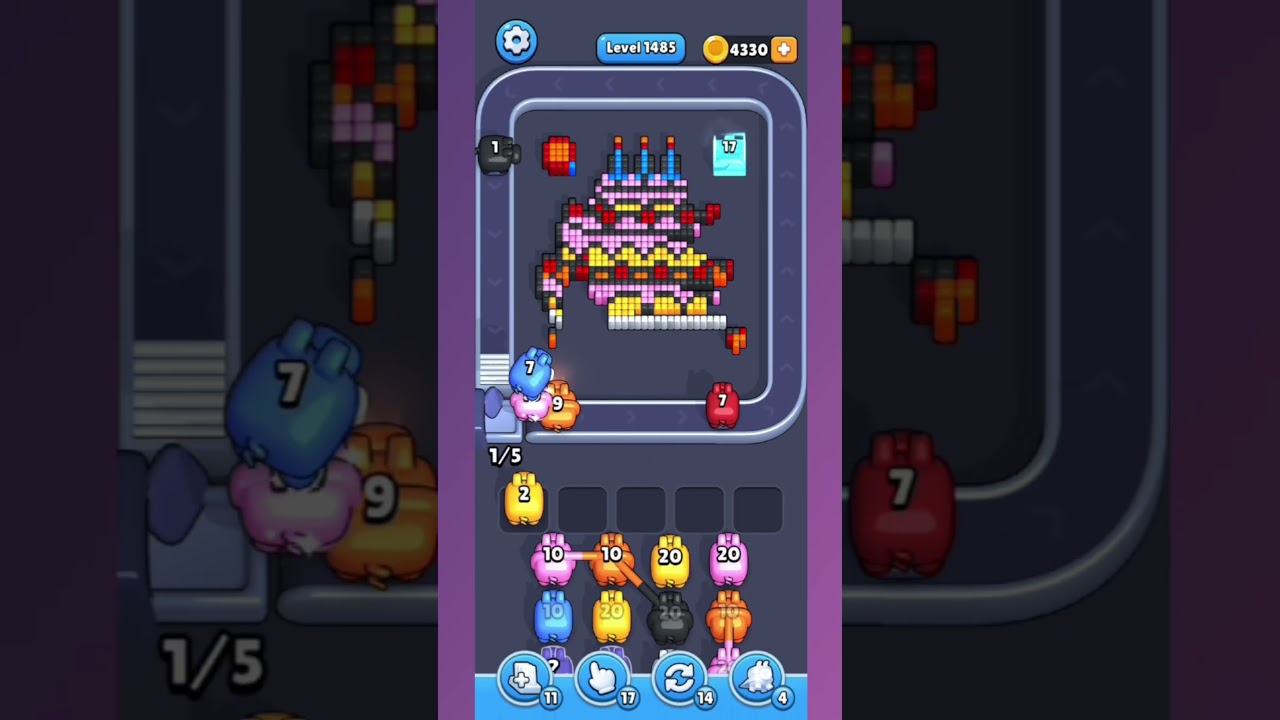
Task: Click an empty slot in the tray
Action: click(x=583, y=508)
